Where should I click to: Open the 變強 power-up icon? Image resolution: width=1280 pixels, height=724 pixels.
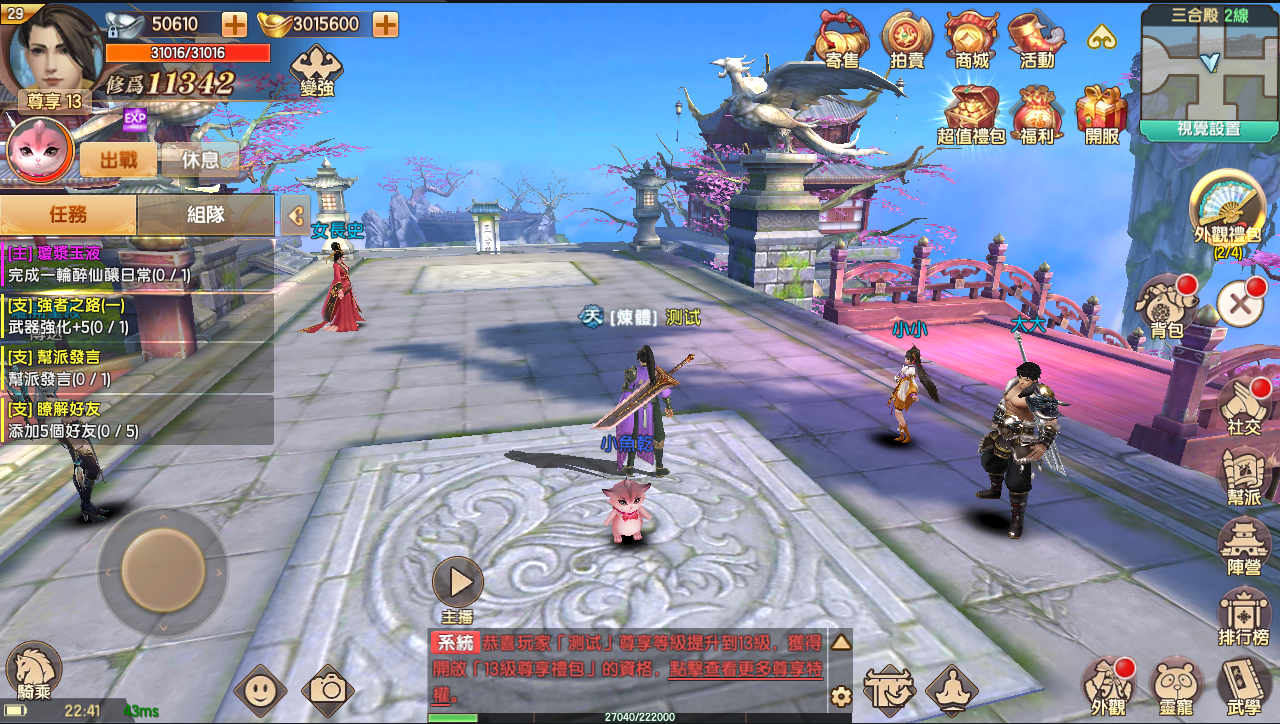pyautogui.click(x=316, y=69)
